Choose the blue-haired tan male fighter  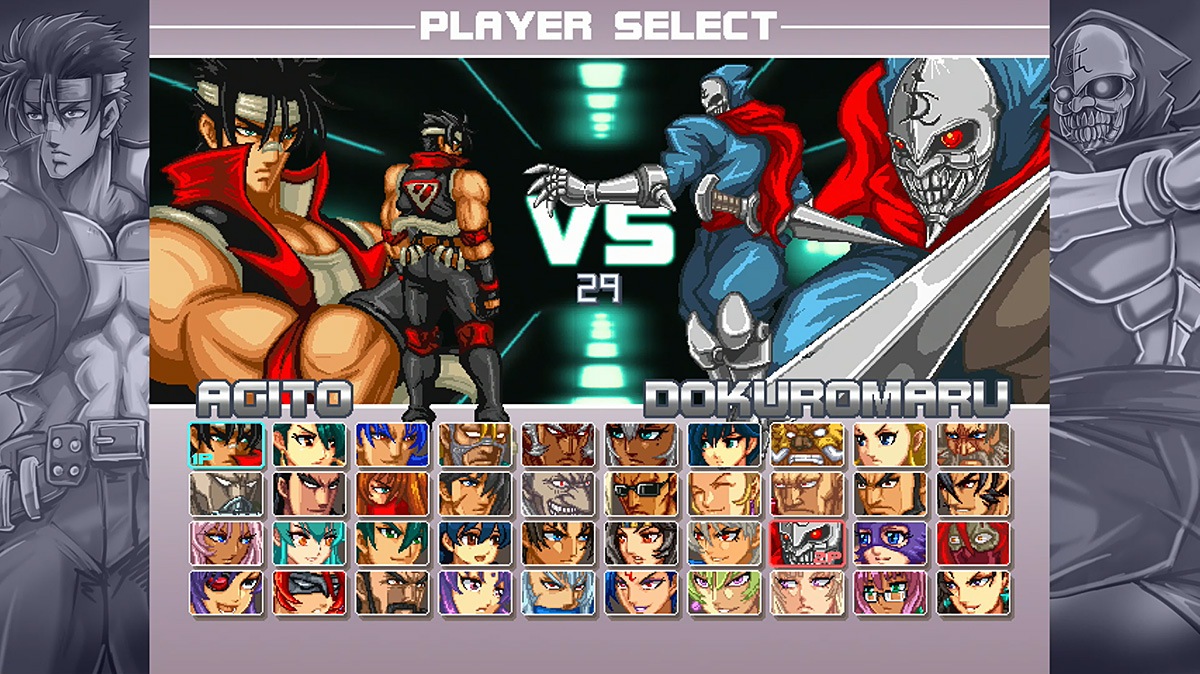pyautogui.click(x=392, y=445)
